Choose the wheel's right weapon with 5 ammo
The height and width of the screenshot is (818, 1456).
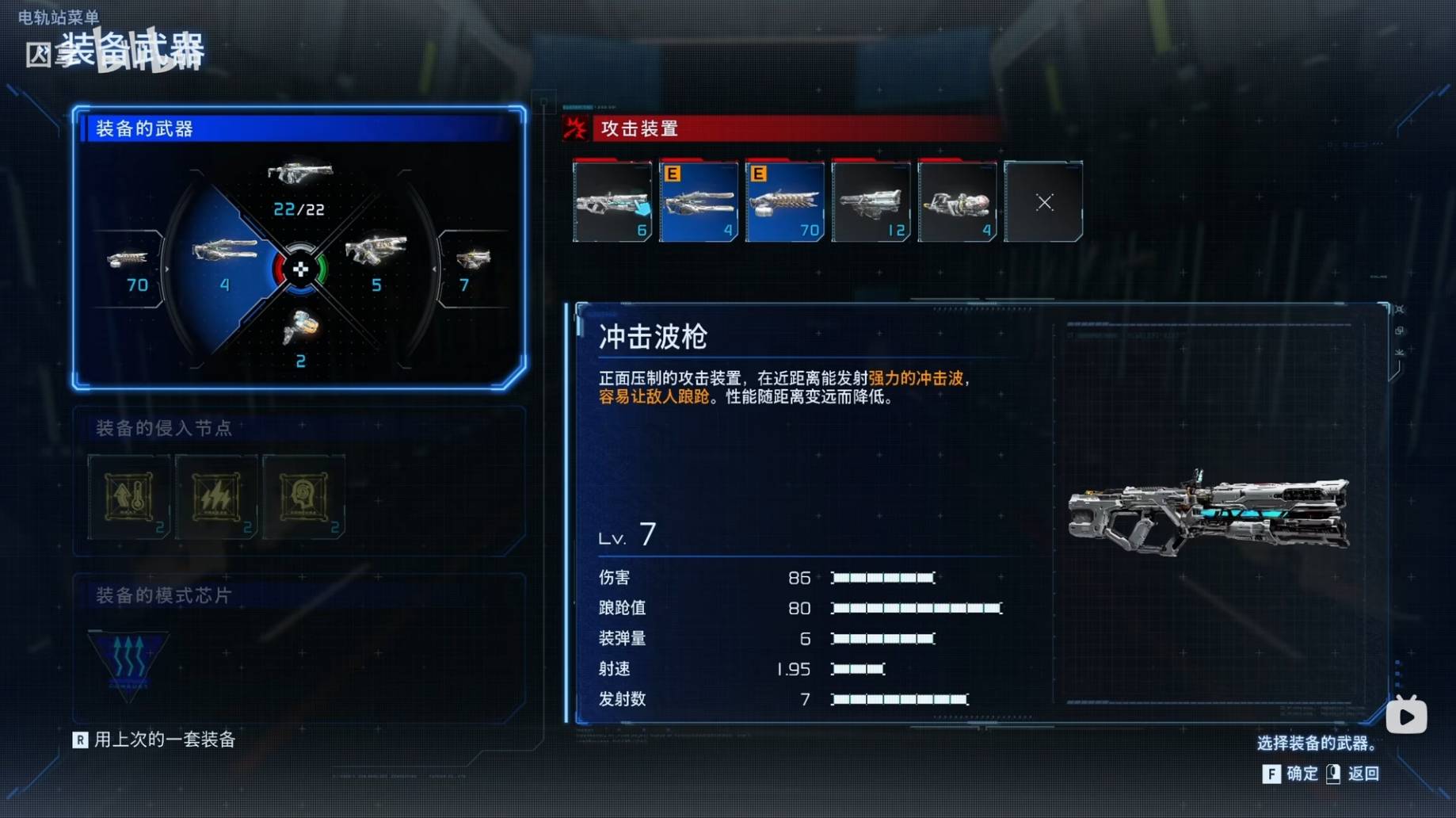pyautogui.click(x=375, y=259)
